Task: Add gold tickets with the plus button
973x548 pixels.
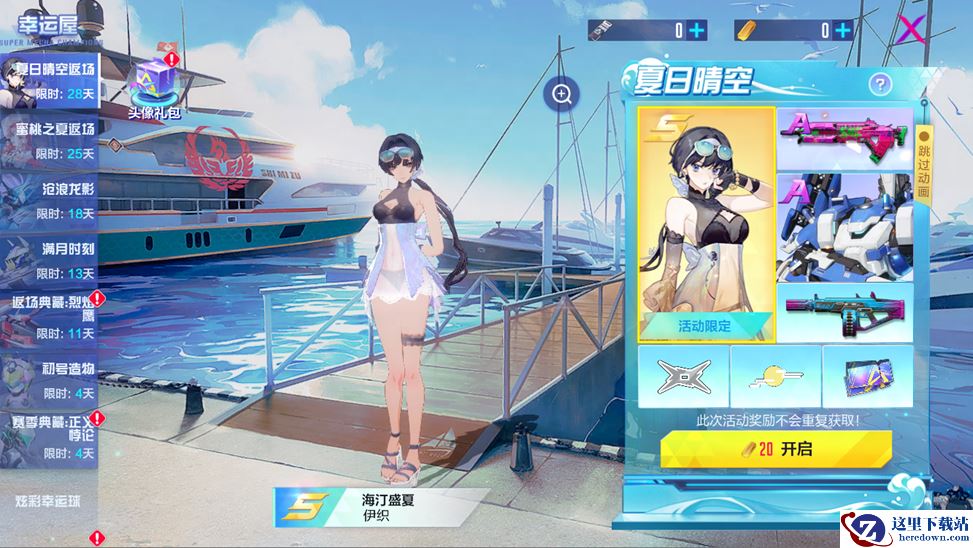Action: (843, 30)
